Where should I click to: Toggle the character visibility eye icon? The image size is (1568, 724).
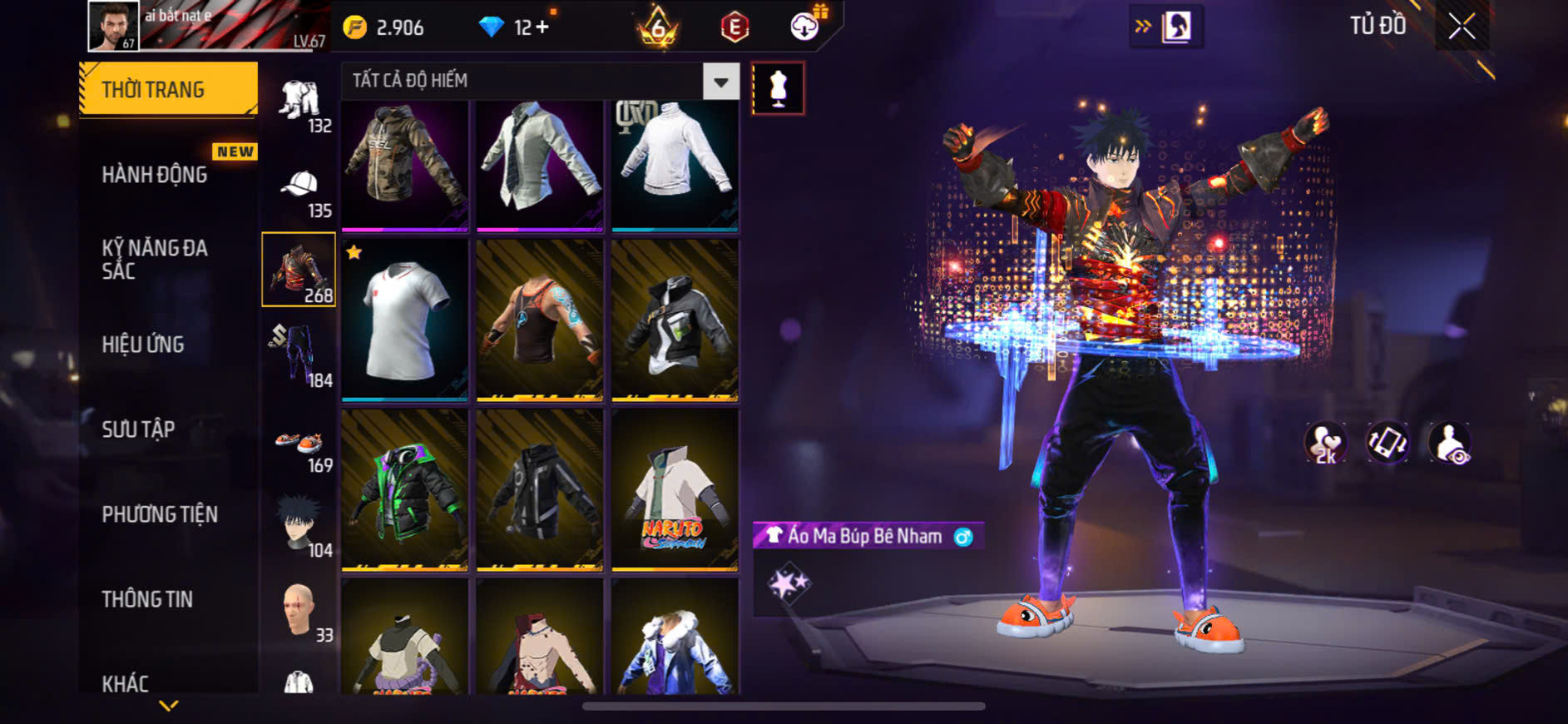click(x=1449, y=442)
